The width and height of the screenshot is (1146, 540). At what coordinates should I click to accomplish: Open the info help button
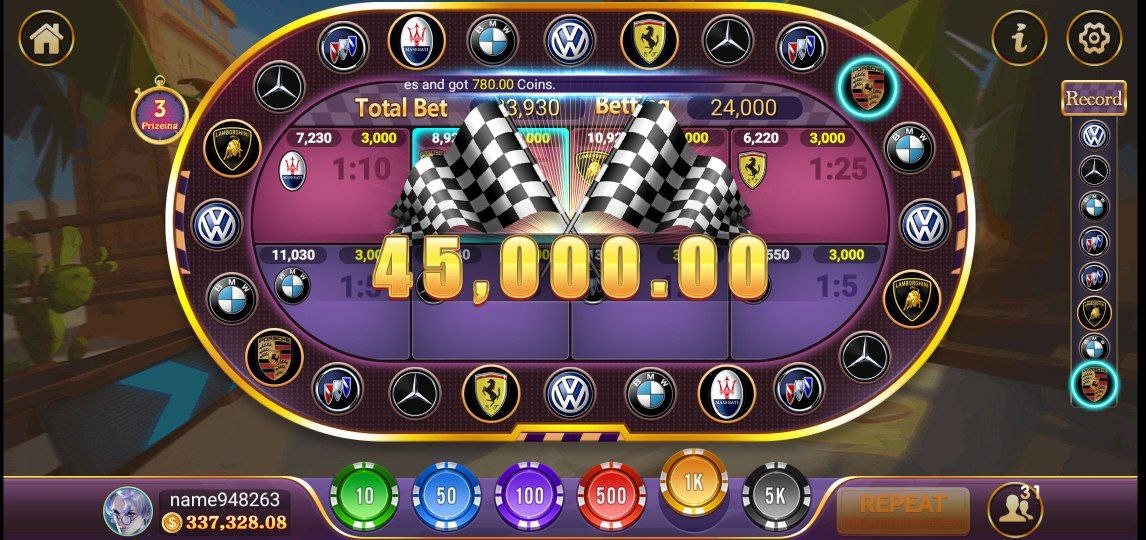click(x=1019, y=38)
